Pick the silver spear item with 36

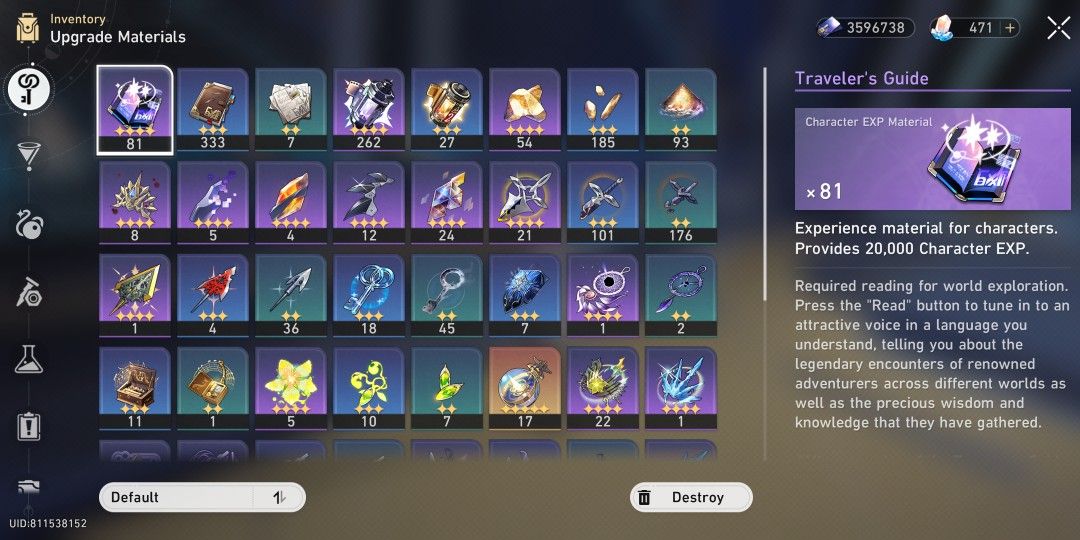tap(290, 294)
